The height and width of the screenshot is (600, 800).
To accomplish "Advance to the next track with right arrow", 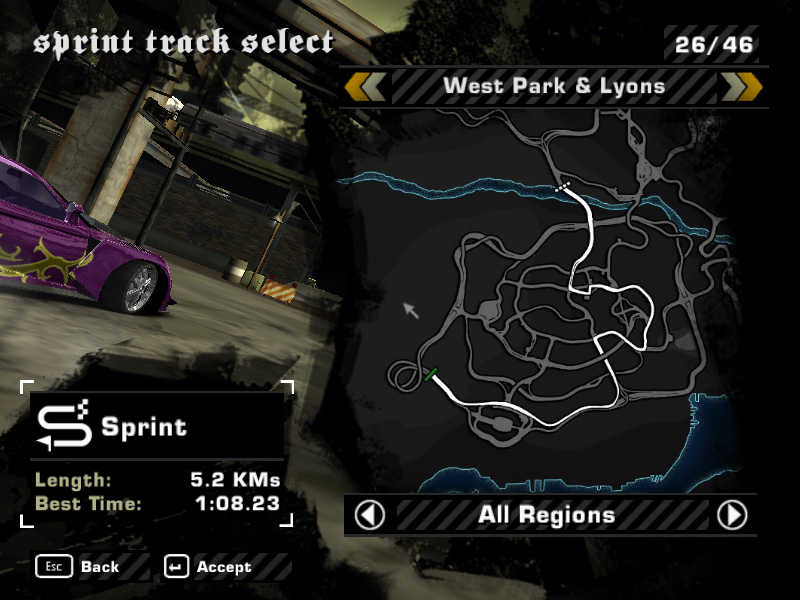I will pyautogui.click(x=741, y=86).
